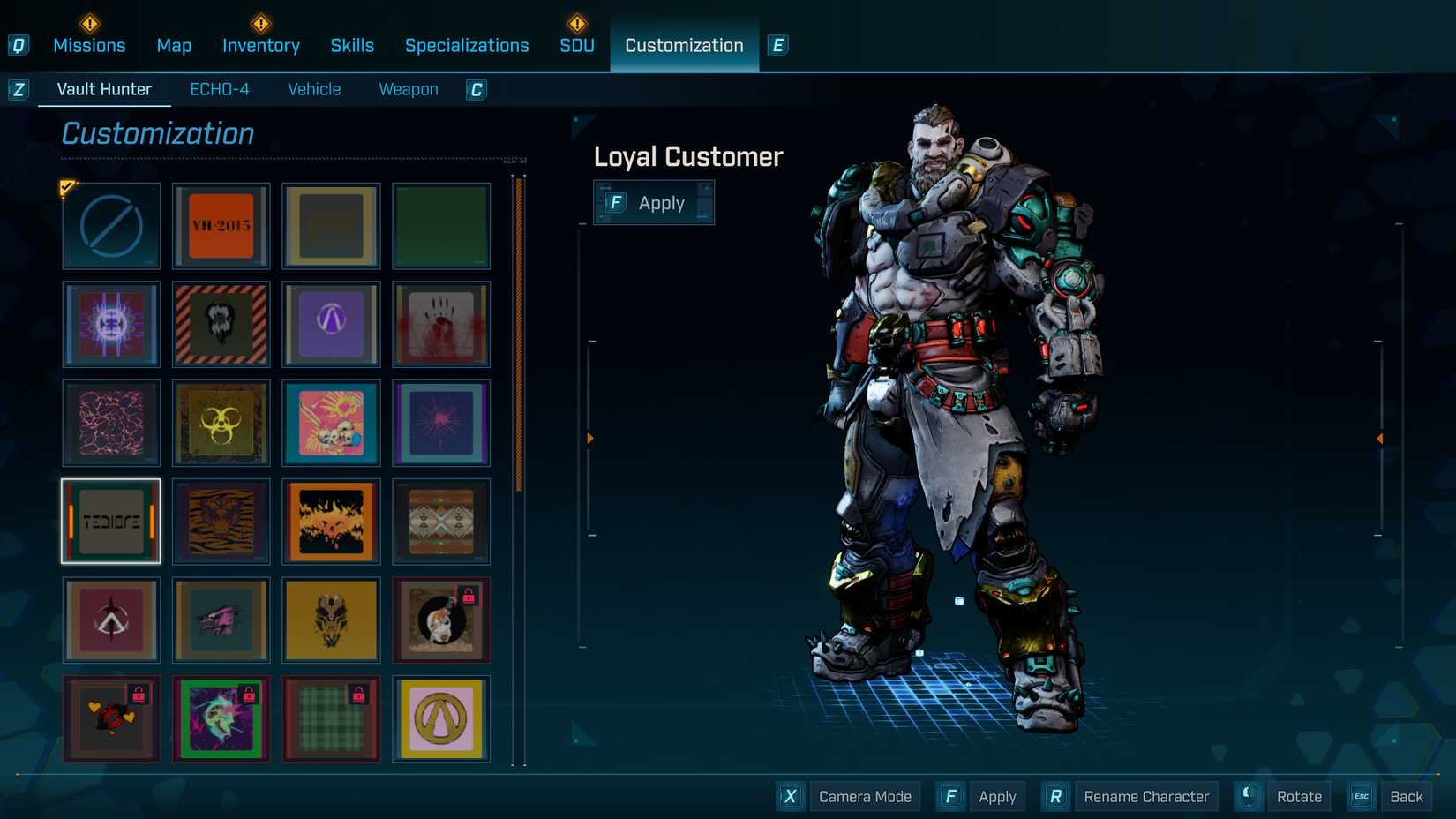Pick the locked green plaid skin
1456x819 pixels.
(x=331, y=718)
